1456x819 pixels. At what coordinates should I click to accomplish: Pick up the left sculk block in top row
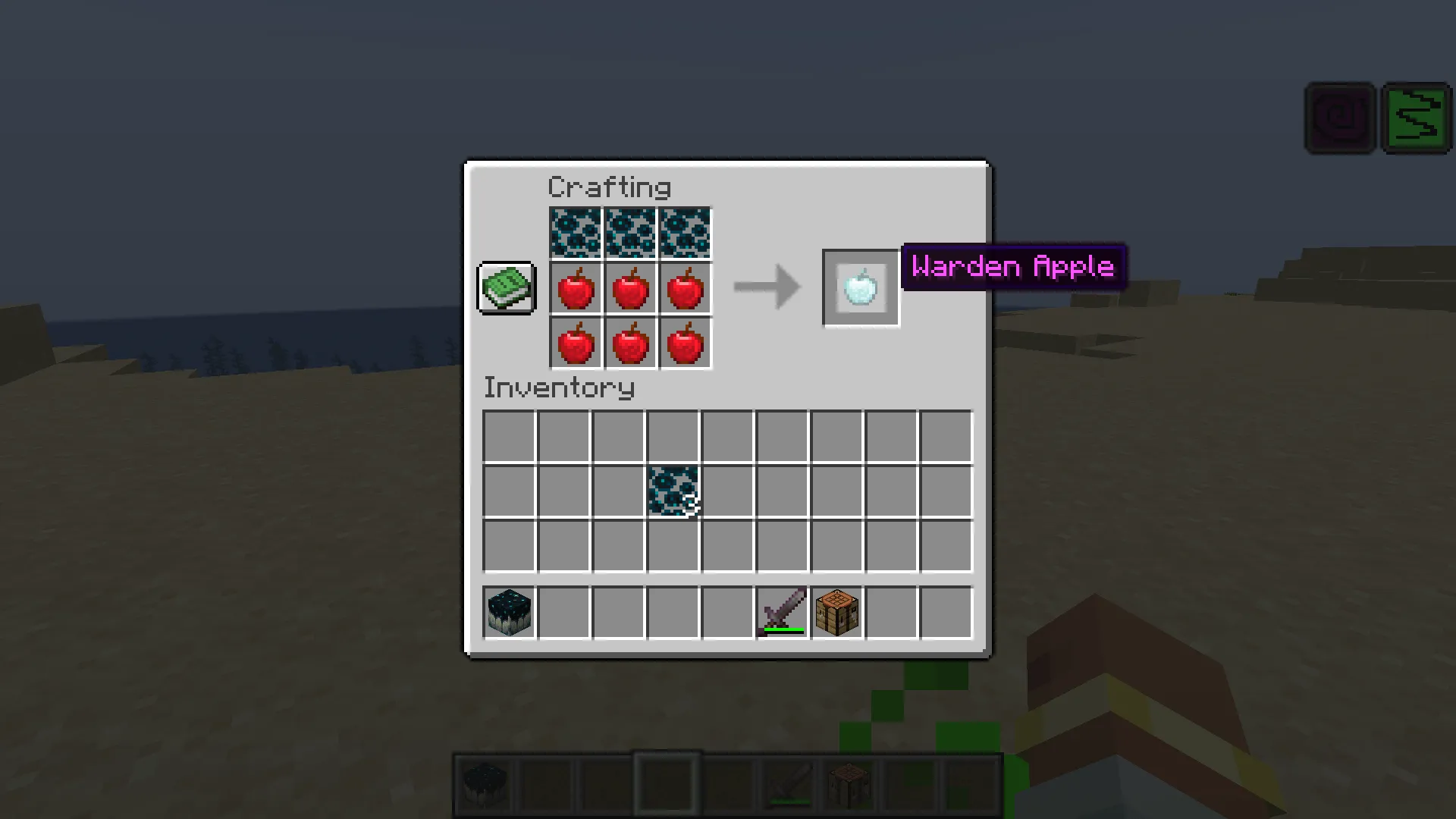coord(575,233)
